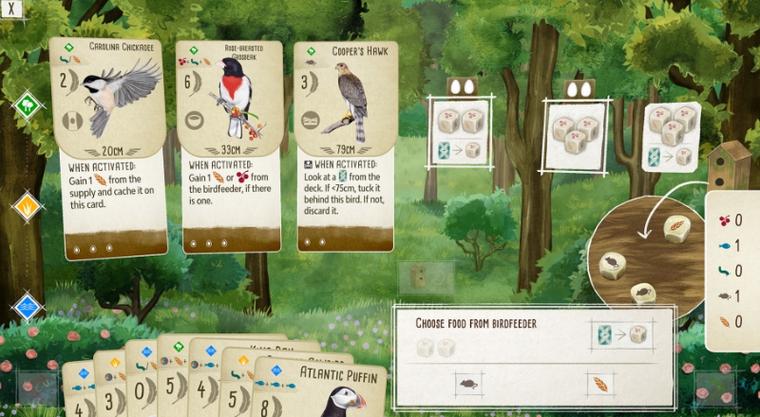Choose the rodent food option
760x417 pixels.
[x=467, y=381]
